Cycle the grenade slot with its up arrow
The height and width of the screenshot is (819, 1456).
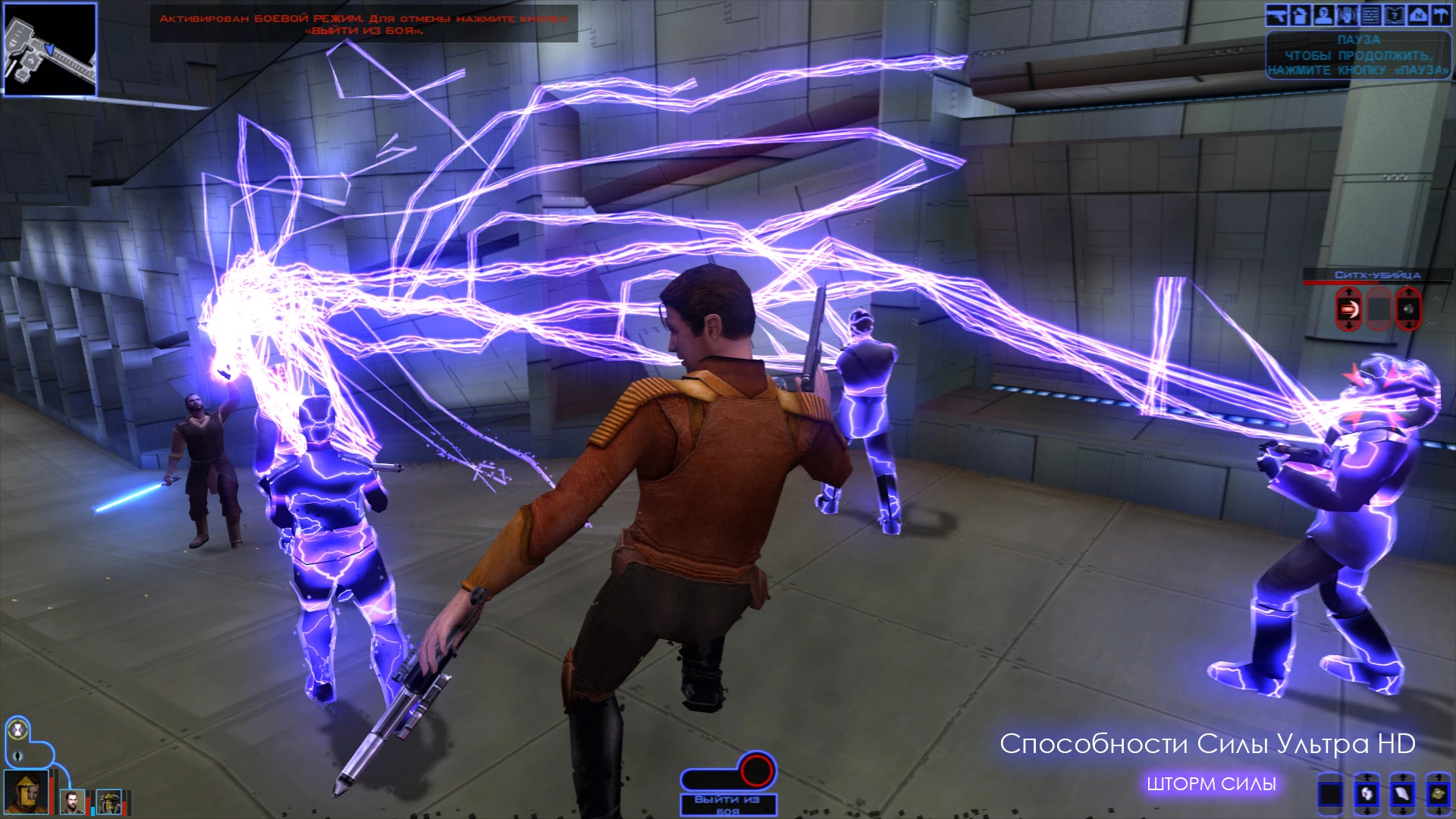pyautogui.click(x=1408, y=291)
